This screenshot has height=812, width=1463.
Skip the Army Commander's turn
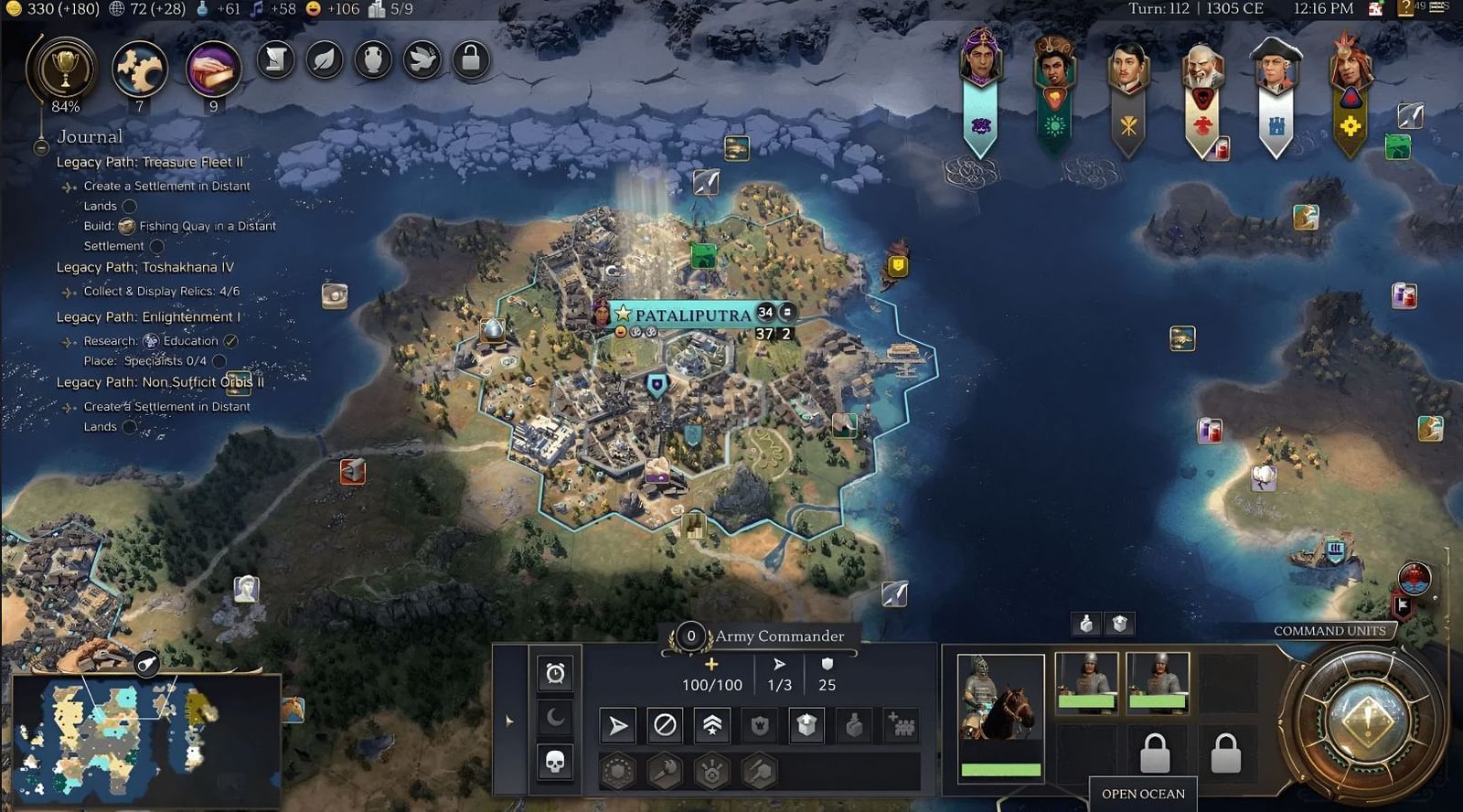tap(665, 725)
